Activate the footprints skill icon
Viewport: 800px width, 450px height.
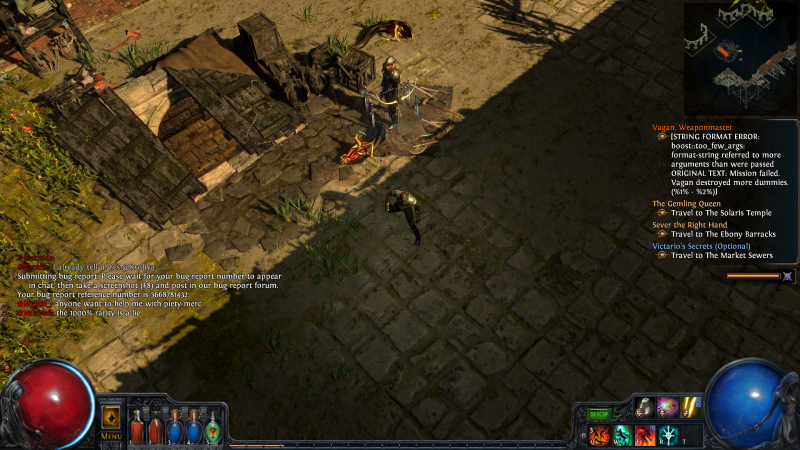coord(643,407)
